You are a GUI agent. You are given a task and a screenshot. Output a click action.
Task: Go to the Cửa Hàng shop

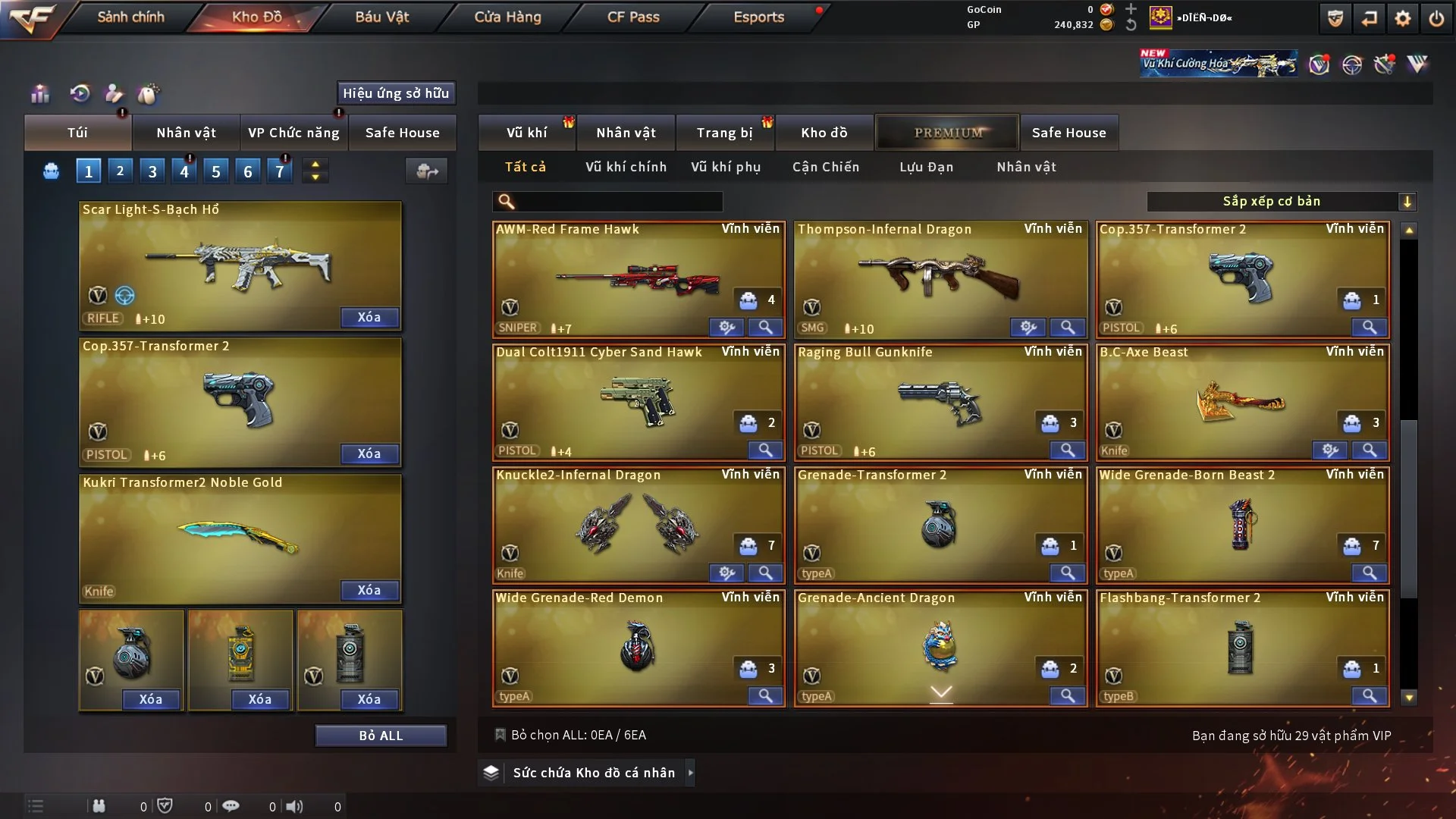507,17
